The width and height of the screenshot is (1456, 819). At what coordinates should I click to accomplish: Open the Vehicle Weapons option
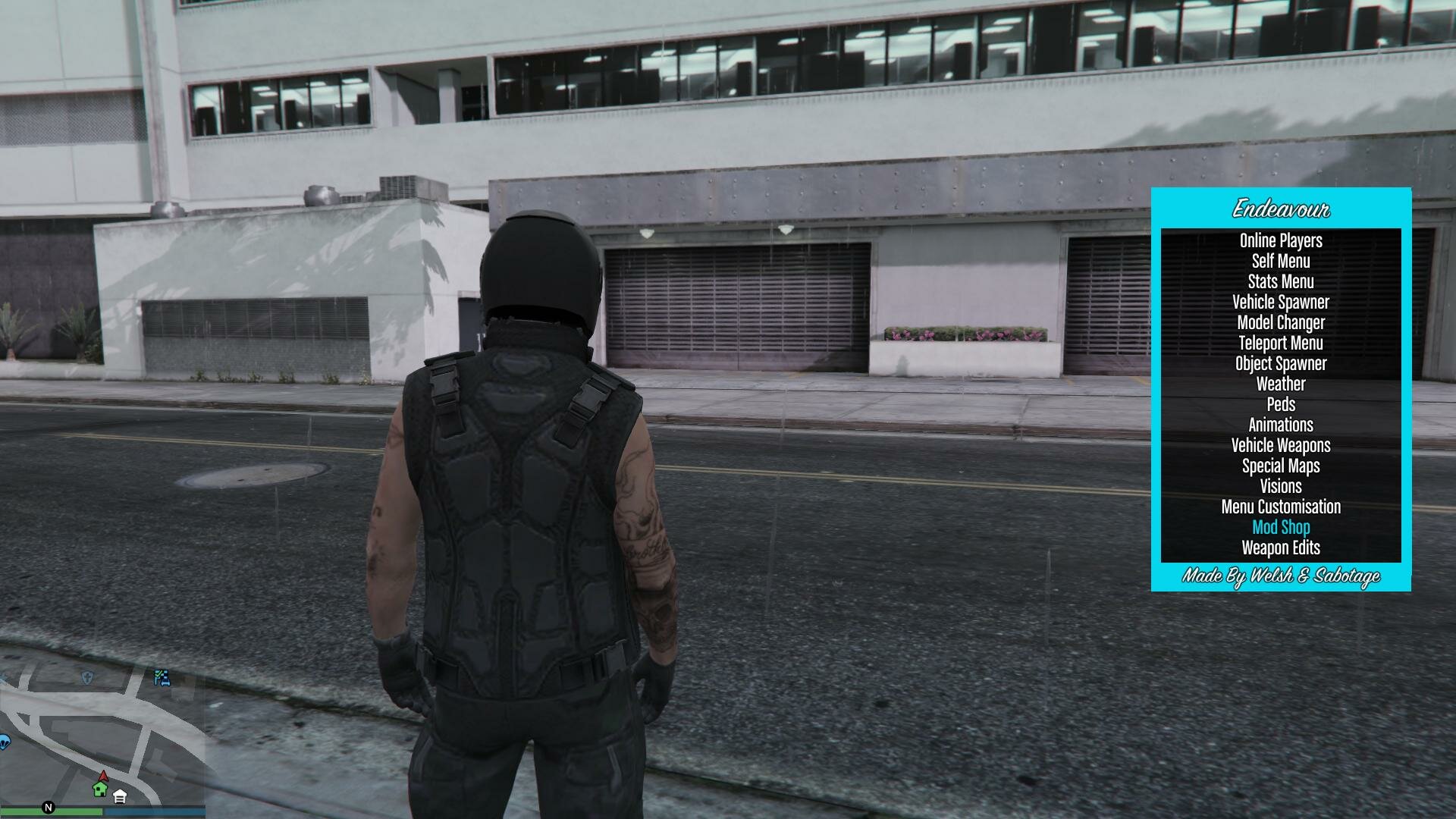tap(1281, 446)
